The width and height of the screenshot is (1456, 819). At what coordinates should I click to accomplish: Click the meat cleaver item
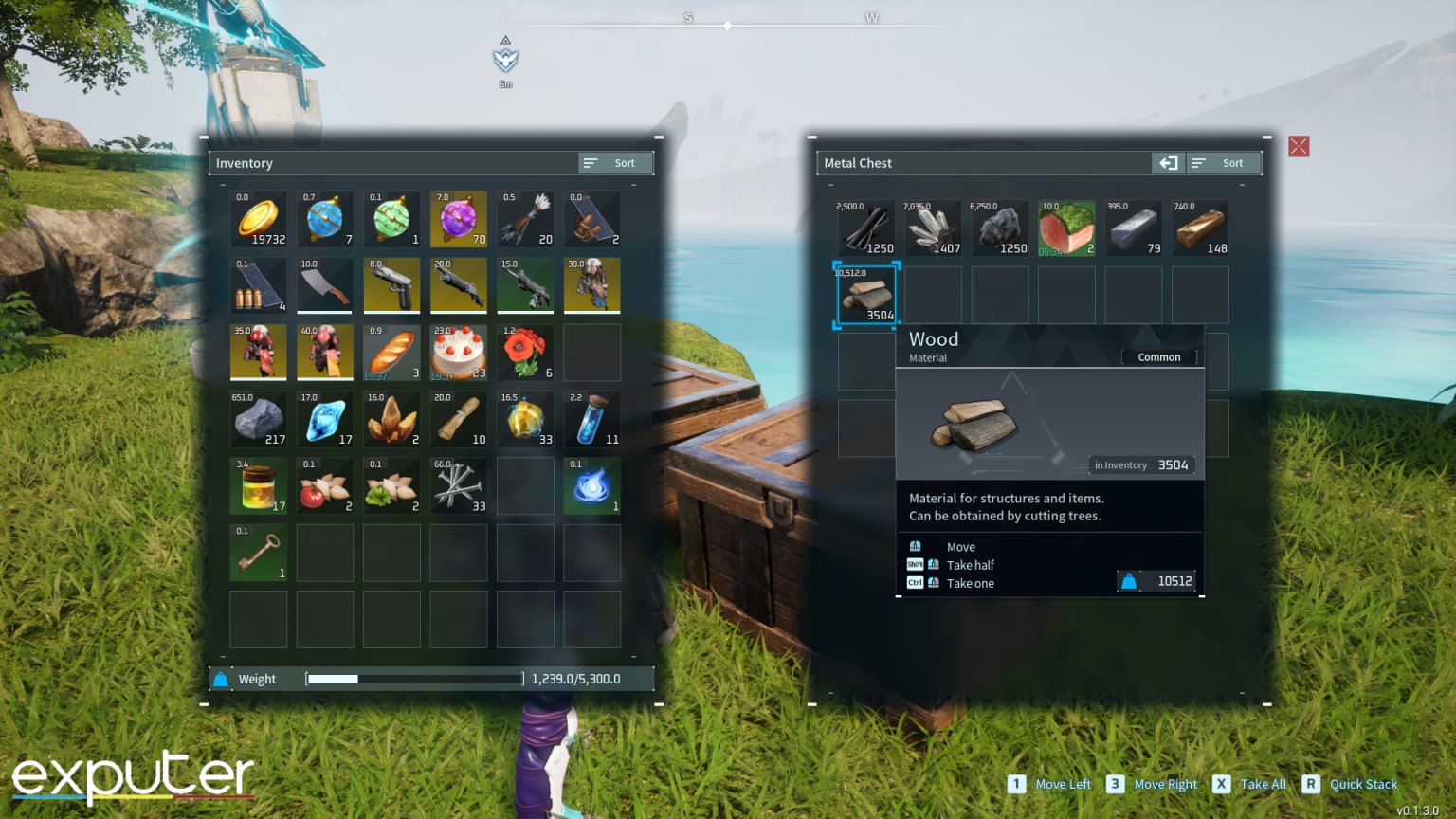[x=325, y=285]
